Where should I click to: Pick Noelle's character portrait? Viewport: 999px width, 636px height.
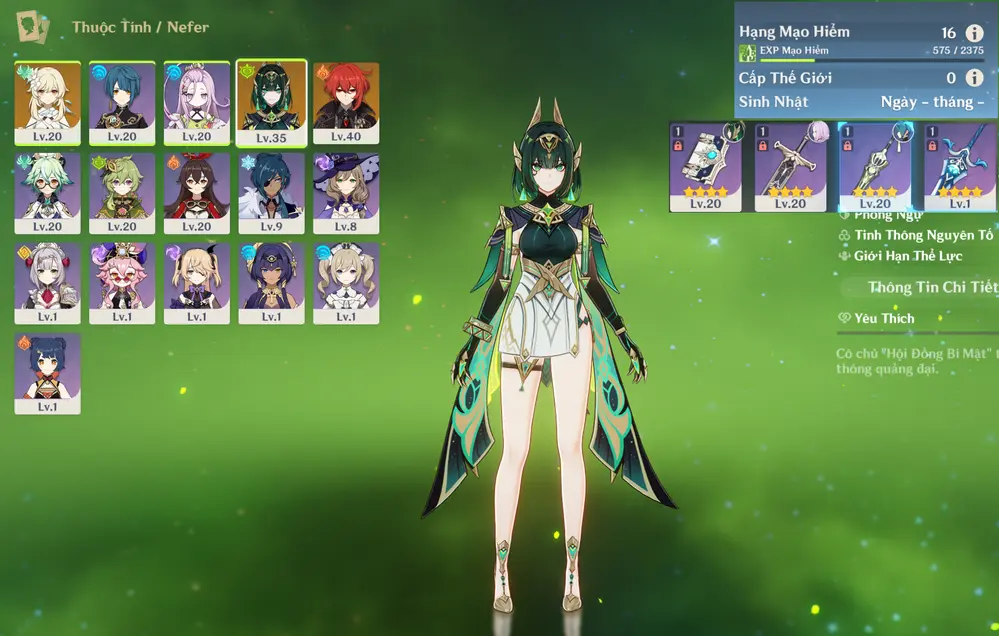coord(47,283)
